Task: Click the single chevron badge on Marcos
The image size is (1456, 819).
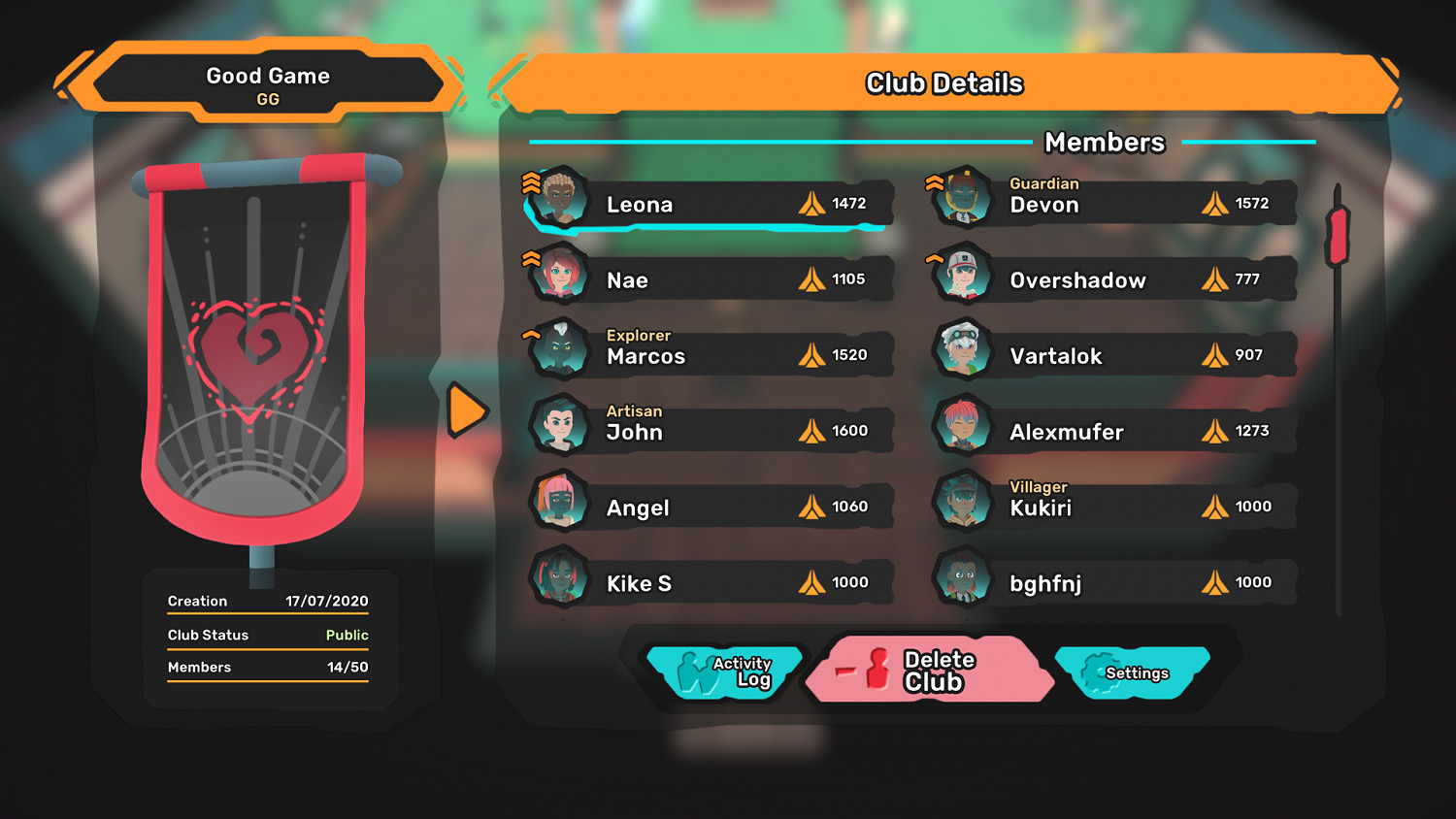Action: click(x=530, y=334)
